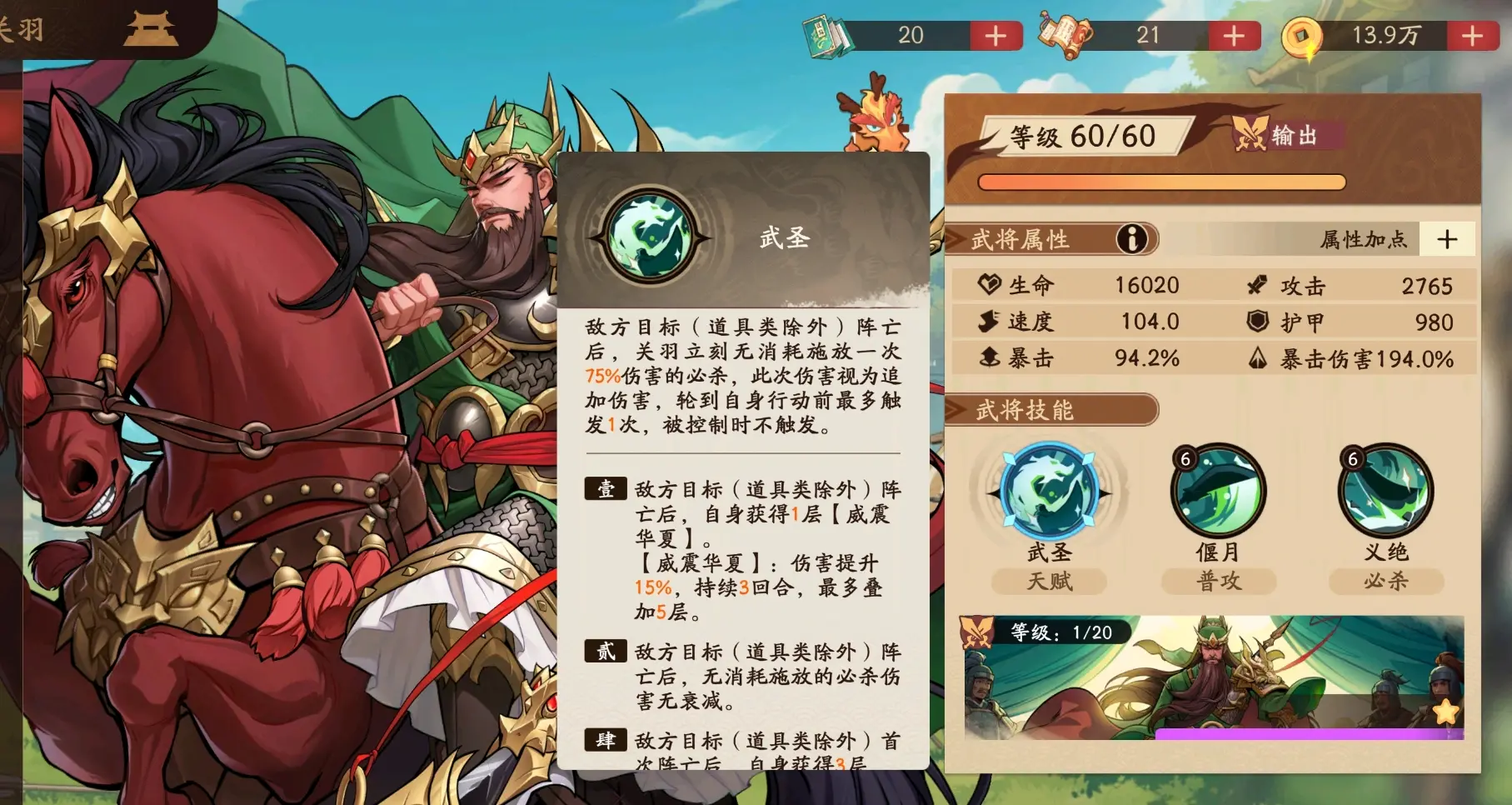Viewport: 1512px width, 805px height.
Task: Select the 天赋 label under 武圣
Action: [x=1050, y=582]
